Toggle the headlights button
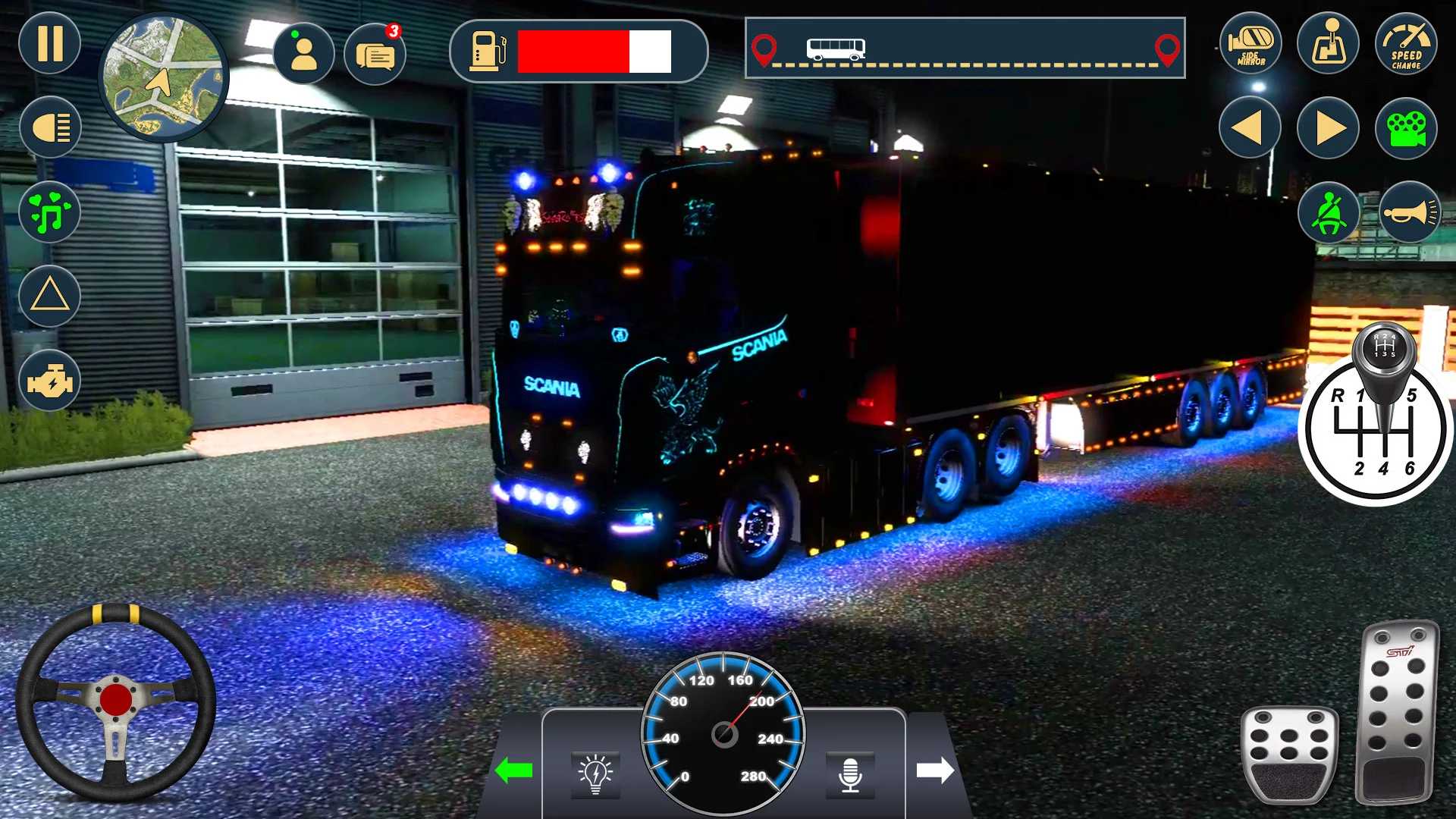The height and width of the screenshot is (819, 1456). [x=50, y=127]
